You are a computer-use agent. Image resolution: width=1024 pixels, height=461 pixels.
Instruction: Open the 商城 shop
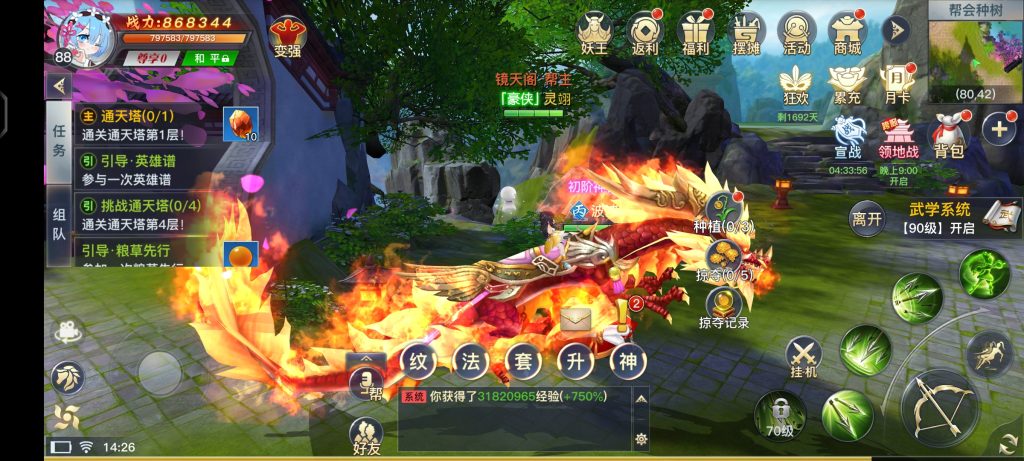pos(847,32)
